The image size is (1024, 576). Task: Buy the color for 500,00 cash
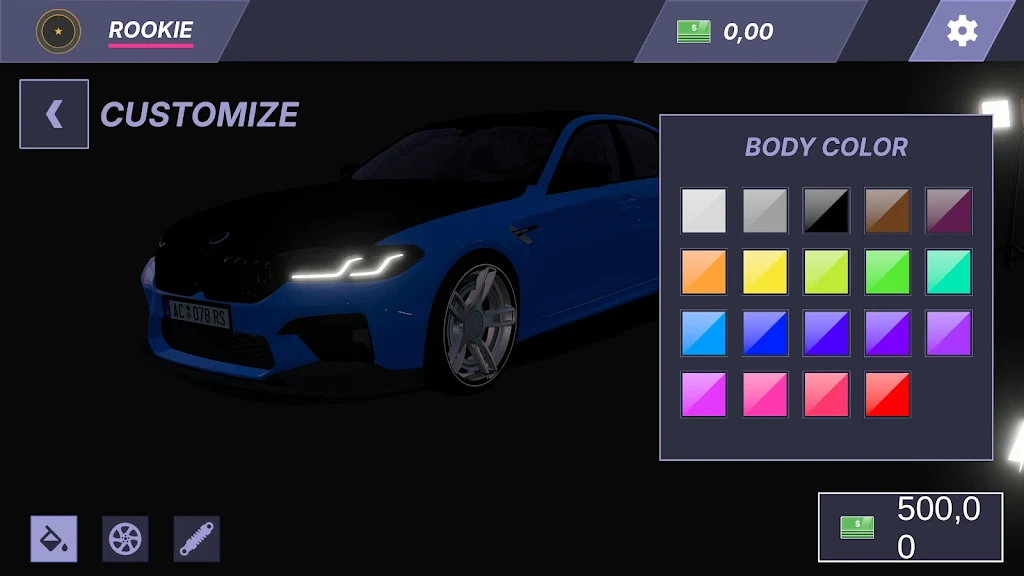910,526
